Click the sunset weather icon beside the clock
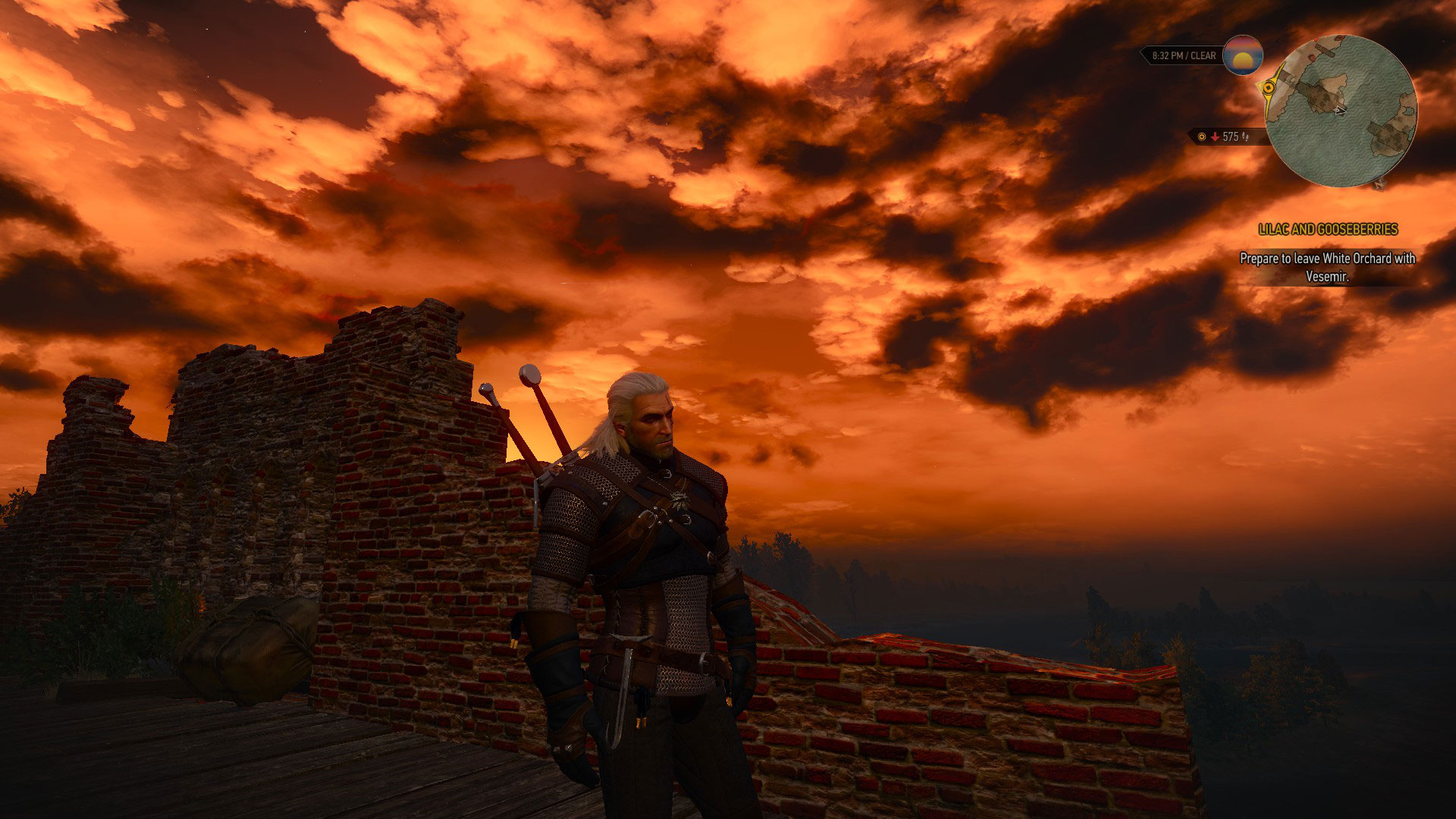The height and width of the screenshot is (819, 1456). [x=1243, y=58]
